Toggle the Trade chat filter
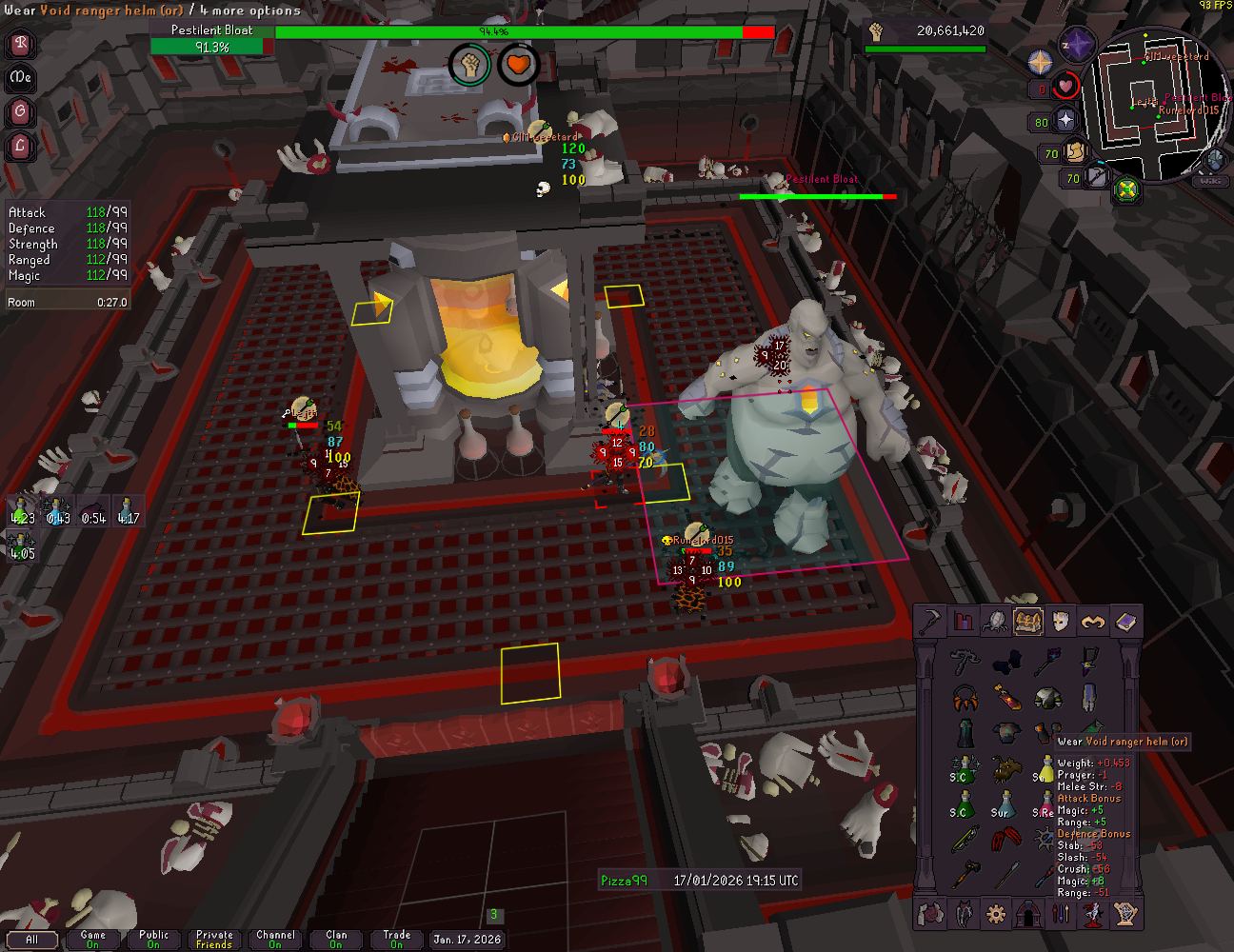The image size is (1234, 952). 396,940
